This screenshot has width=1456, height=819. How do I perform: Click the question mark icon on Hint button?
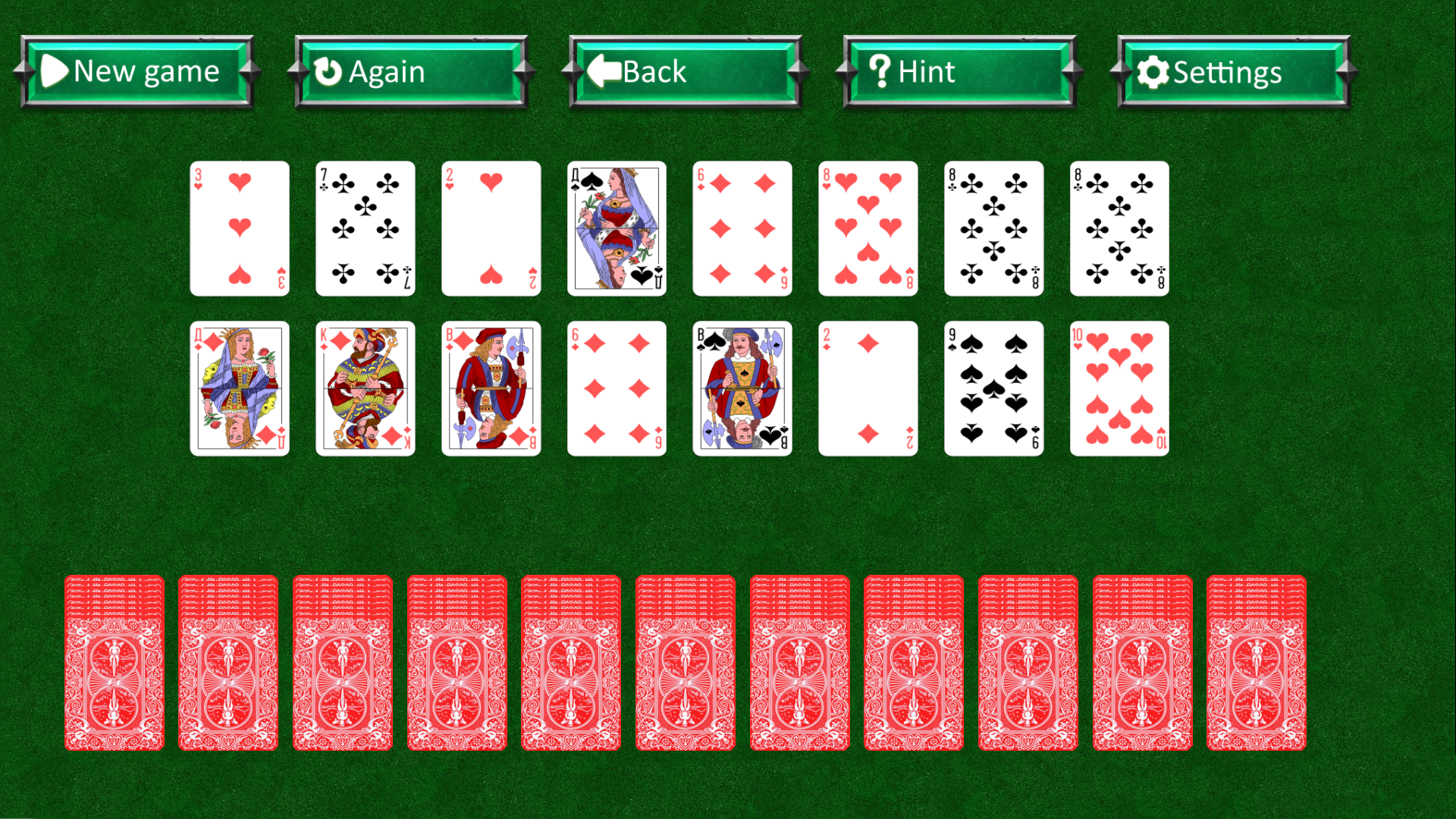pos(878,71)
